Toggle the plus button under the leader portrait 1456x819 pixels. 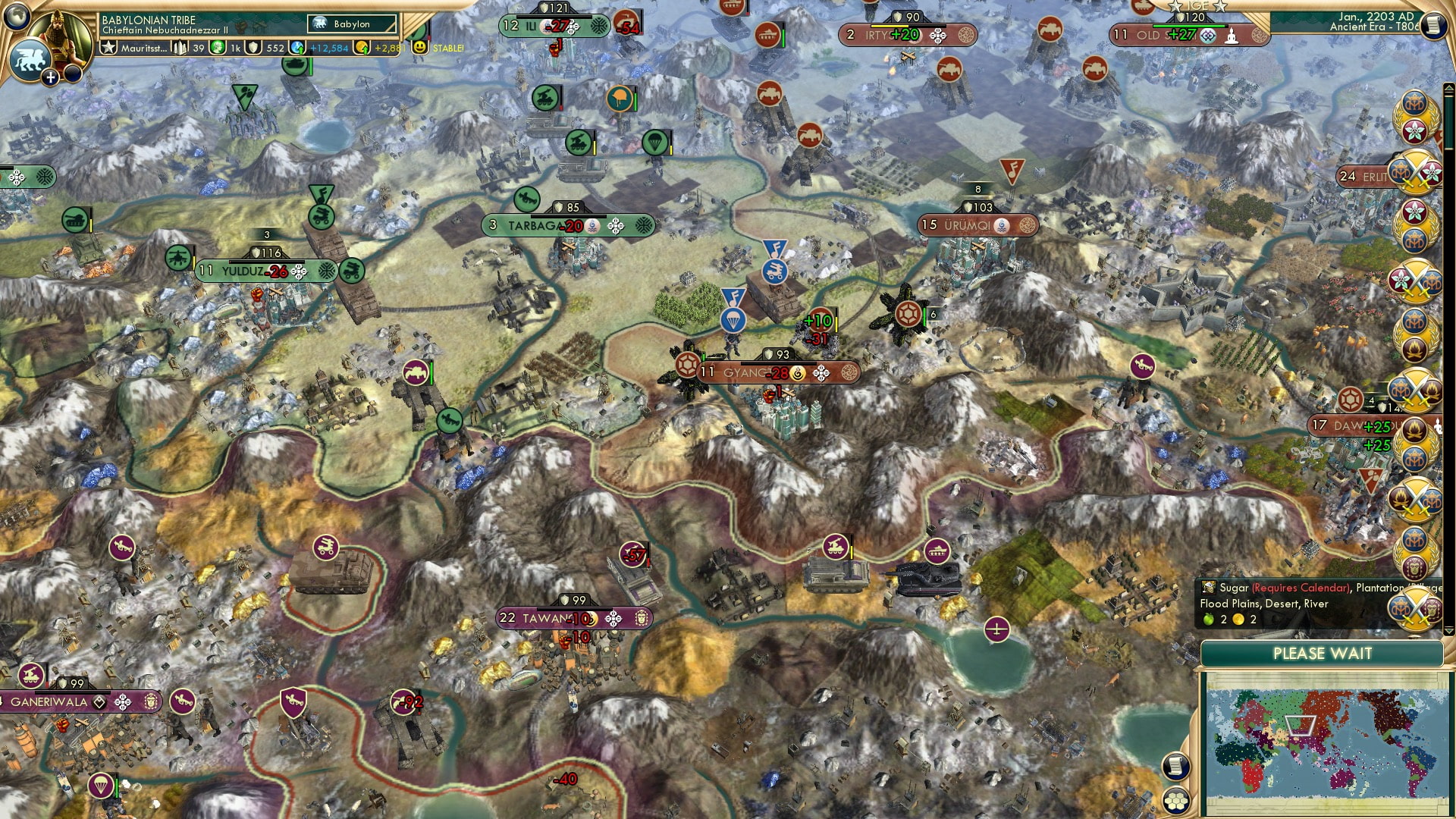[x=50, y=76]
